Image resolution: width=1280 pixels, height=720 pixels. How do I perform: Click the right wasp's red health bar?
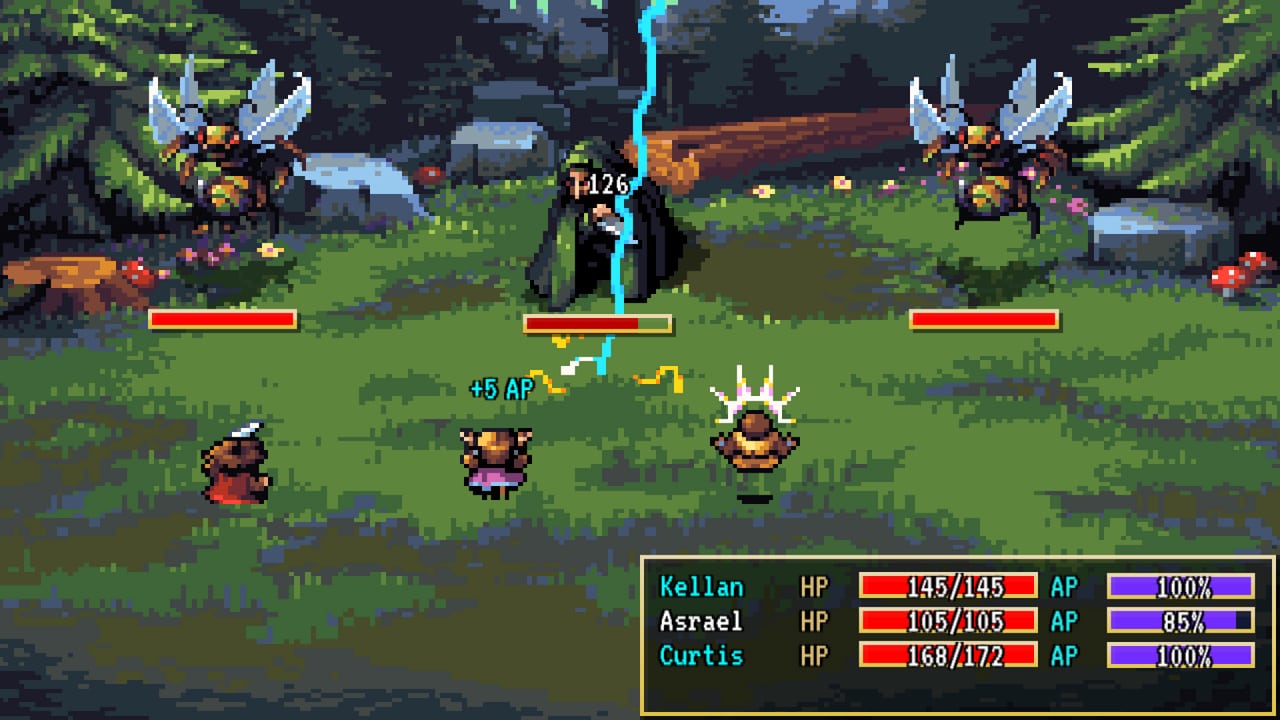pyautogui.click(x=983, y=320)
